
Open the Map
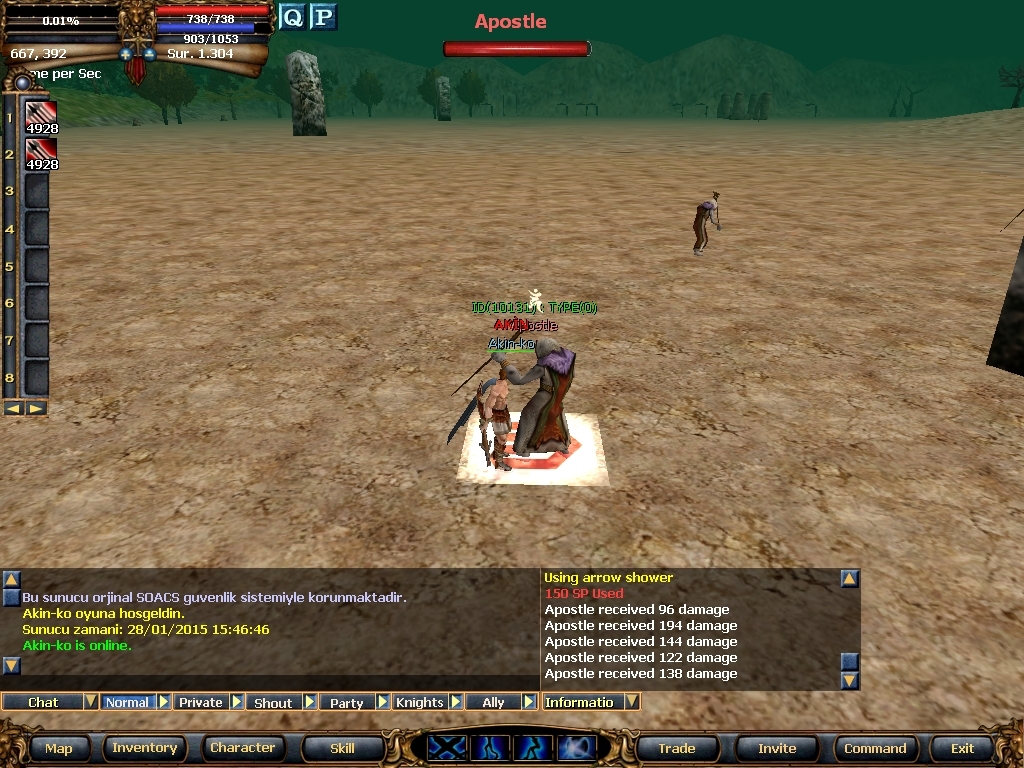click(x=58, y=748)
